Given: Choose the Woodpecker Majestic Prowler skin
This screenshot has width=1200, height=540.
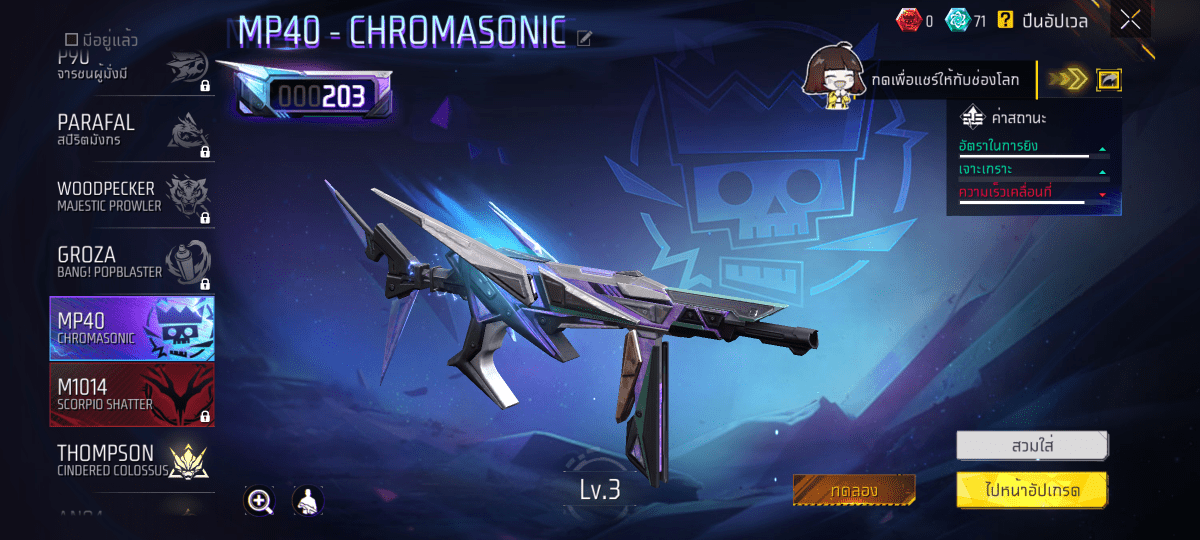Looking at the screenshot, I should [x=132, y=197].
